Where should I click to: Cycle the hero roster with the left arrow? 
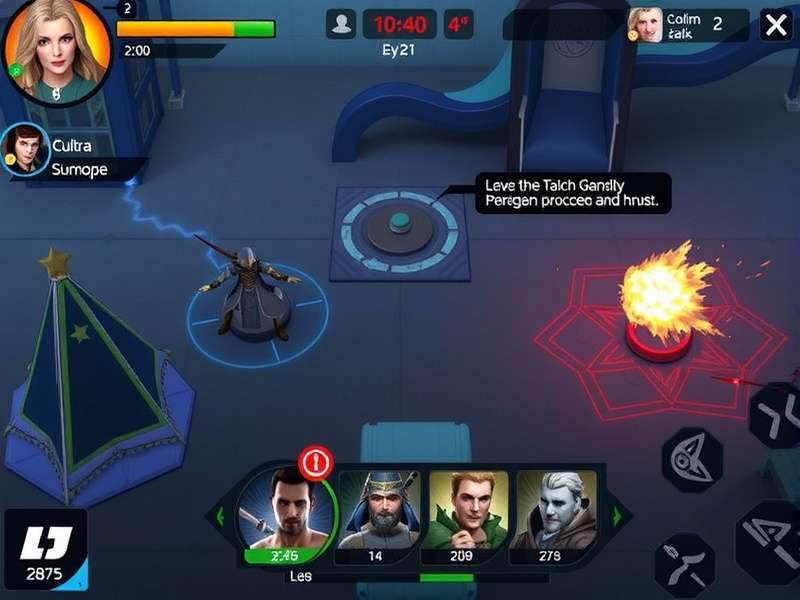pyautogui.click(x=220, y=516)
